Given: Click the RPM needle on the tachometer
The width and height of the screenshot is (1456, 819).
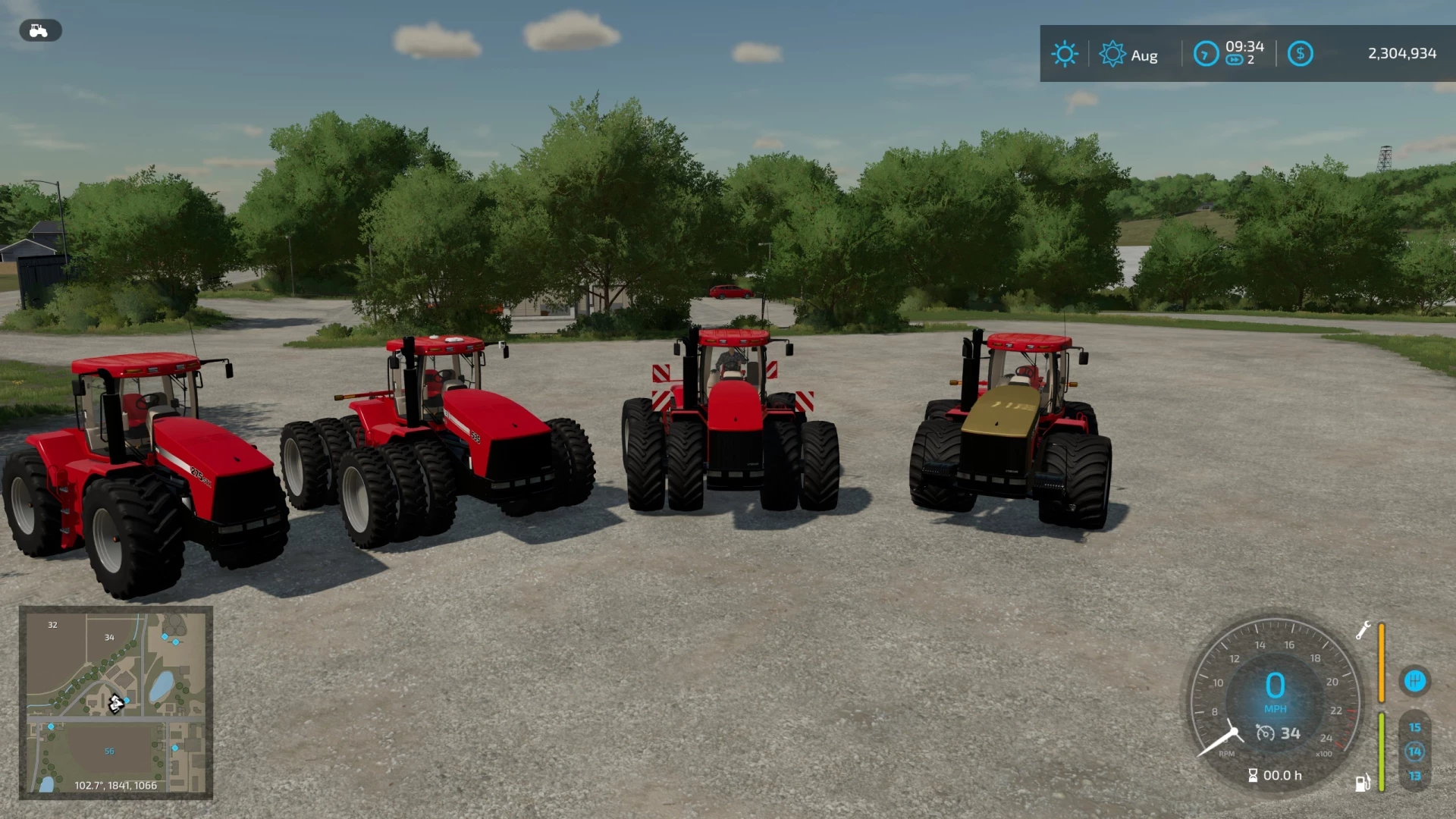Looking at the screenshot, I should pyautogui.click(x=1216, y=742).
